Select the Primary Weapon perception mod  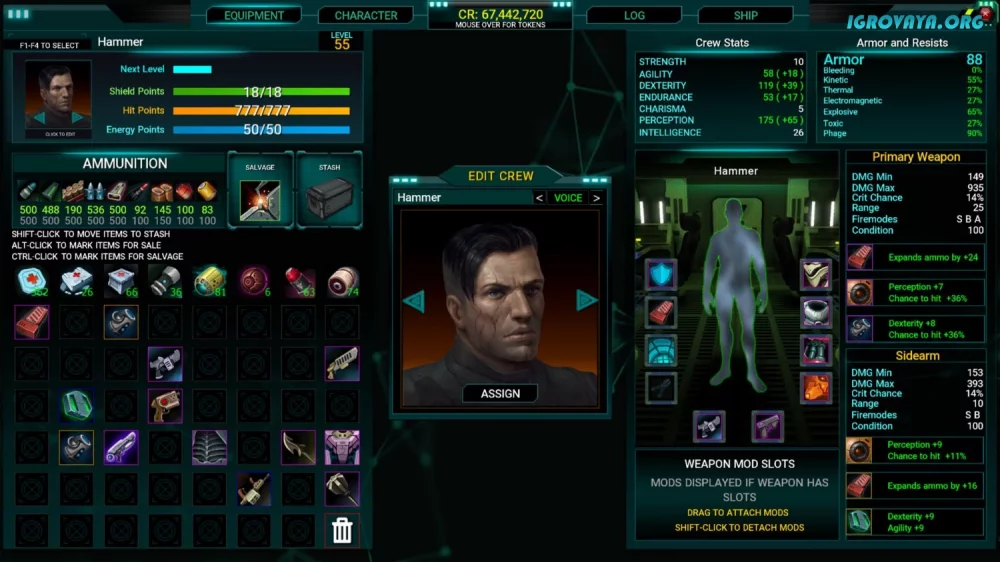coord(860,292)
